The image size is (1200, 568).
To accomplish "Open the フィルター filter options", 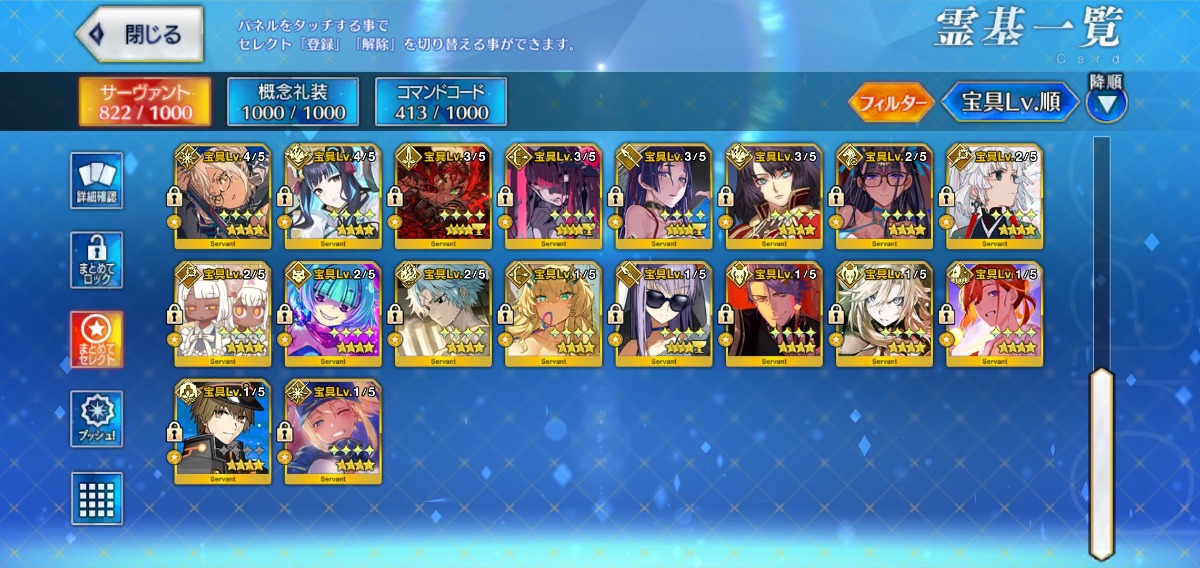I will pos(892,102).
